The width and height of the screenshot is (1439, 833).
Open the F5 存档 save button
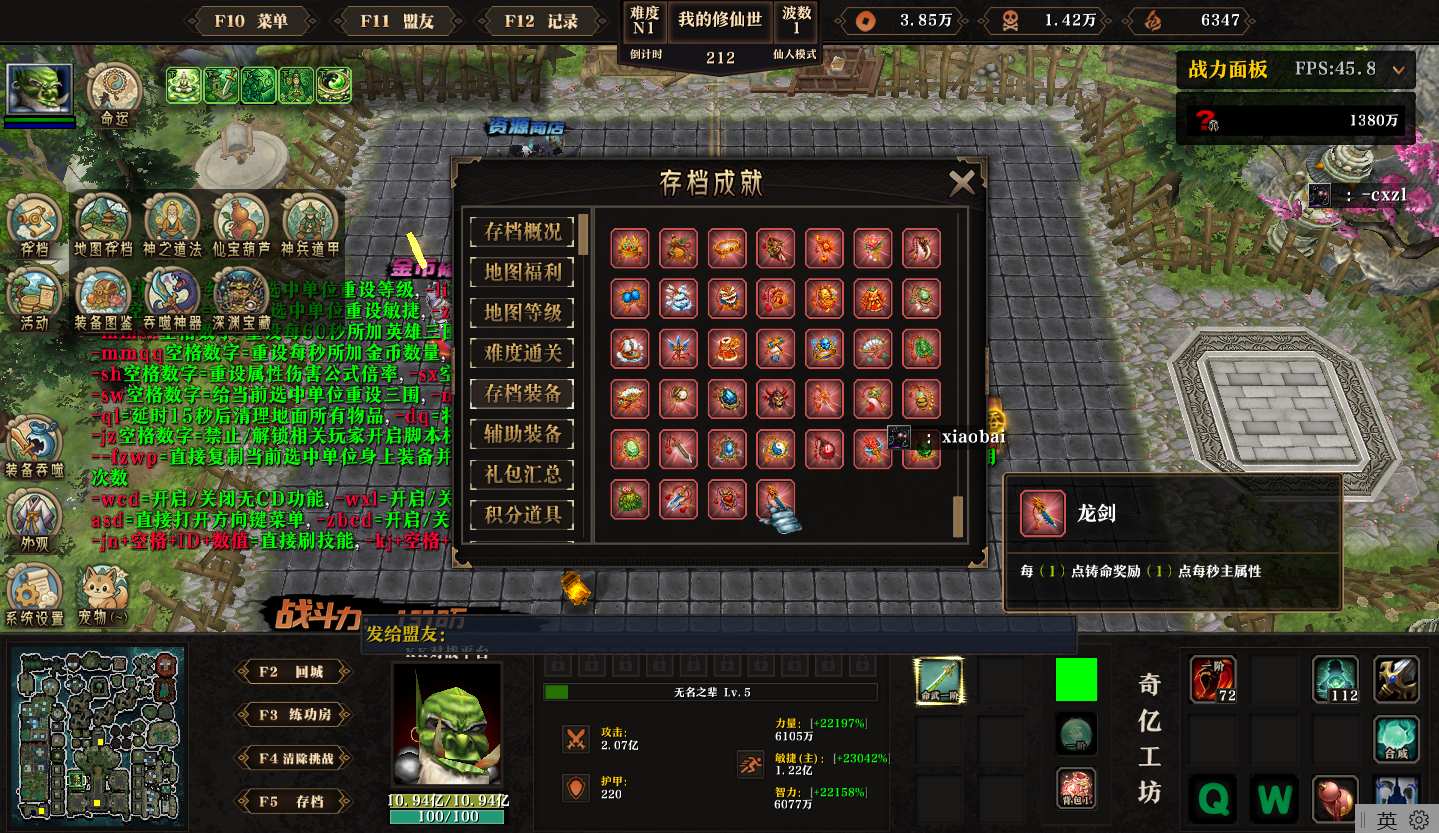click(x=292, y=801)
